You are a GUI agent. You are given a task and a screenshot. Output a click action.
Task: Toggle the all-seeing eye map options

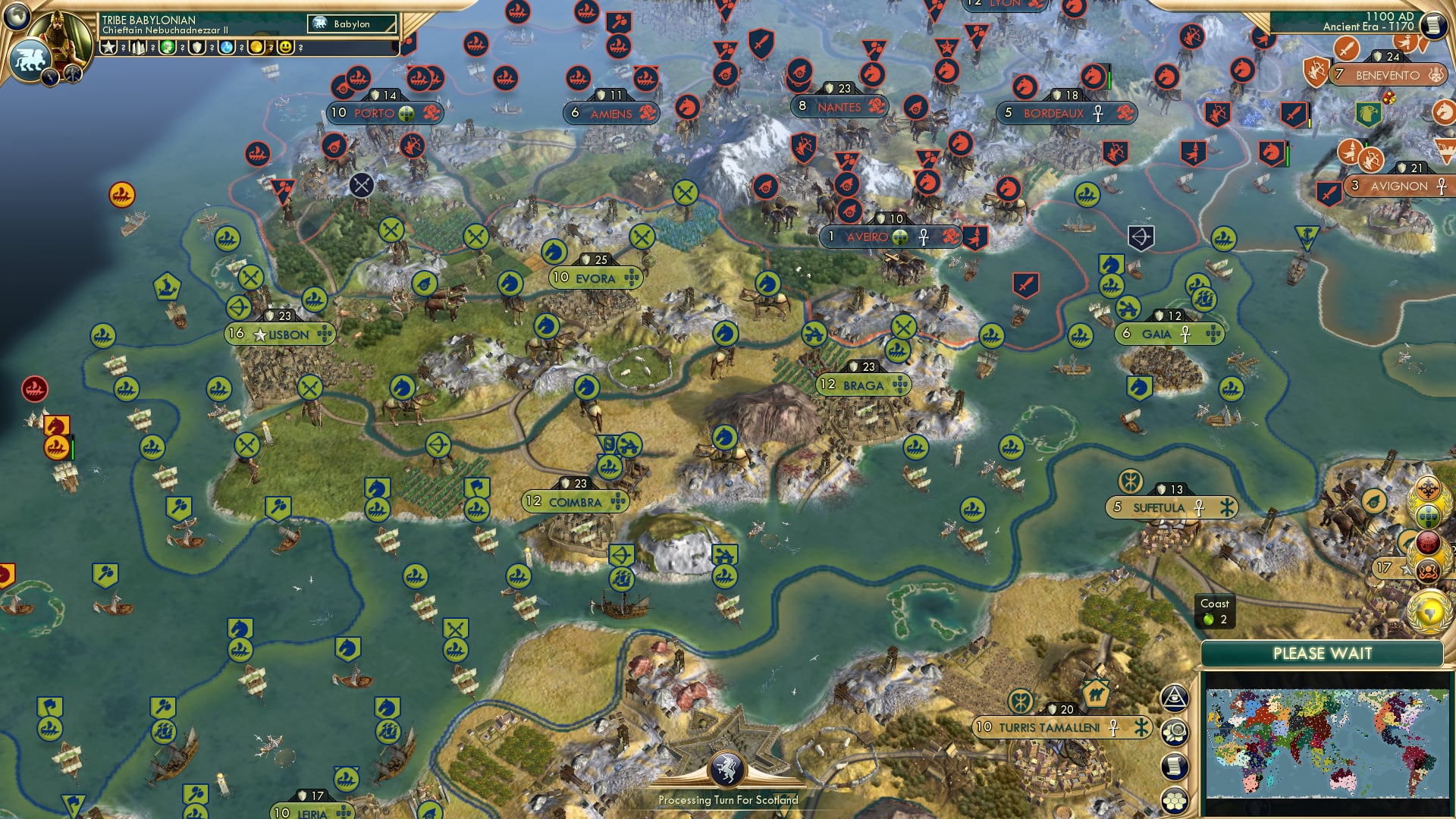pyautogui.click(x=1175, y=698)
